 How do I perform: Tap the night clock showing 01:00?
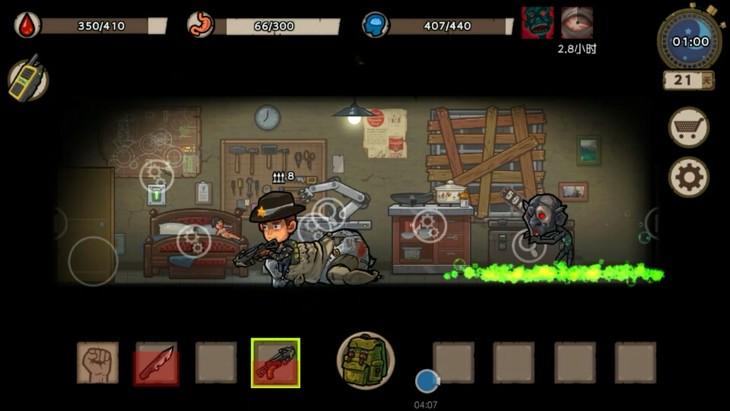point(690,41)
